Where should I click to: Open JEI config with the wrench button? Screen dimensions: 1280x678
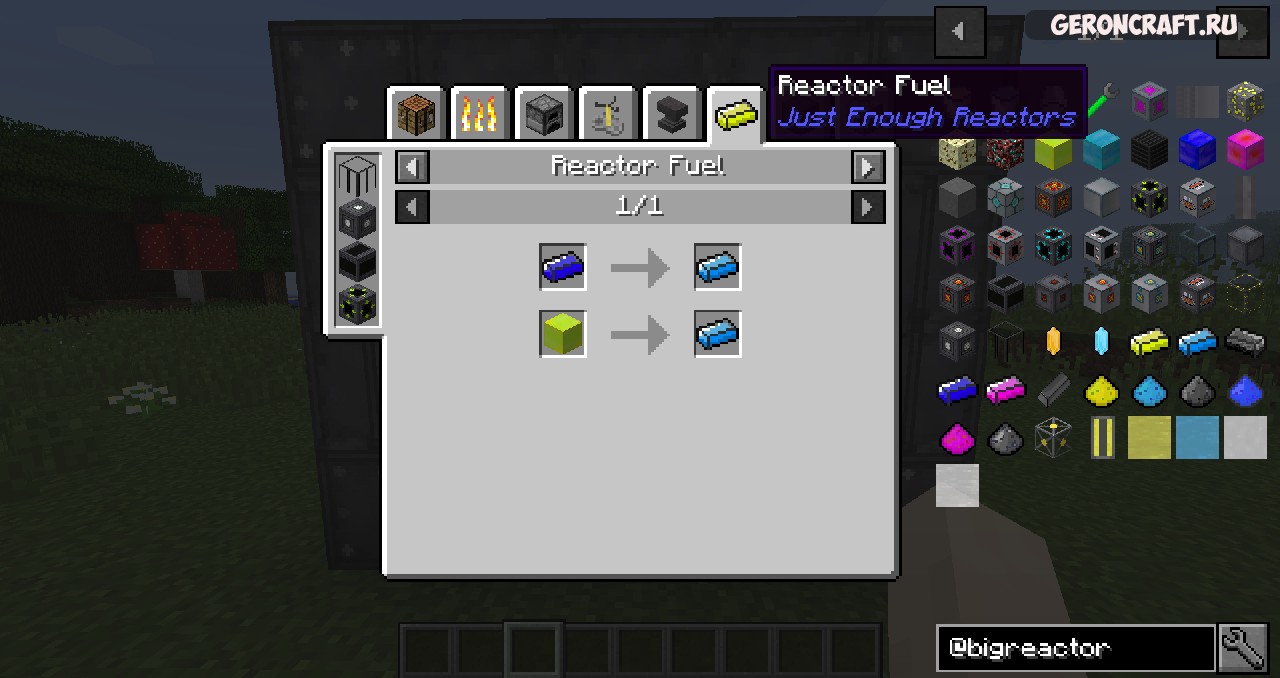(x=1243, y=648)
